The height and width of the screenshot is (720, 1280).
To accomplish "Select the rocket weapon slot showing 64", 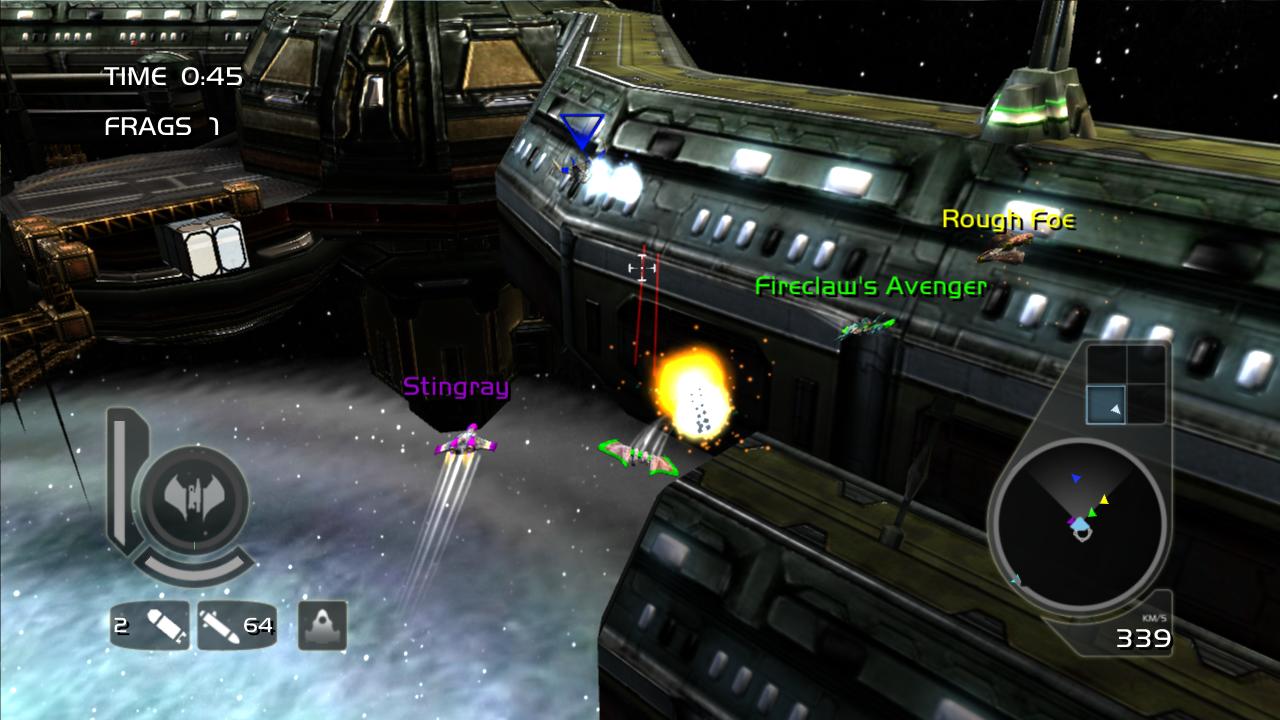I will point(237,626).
